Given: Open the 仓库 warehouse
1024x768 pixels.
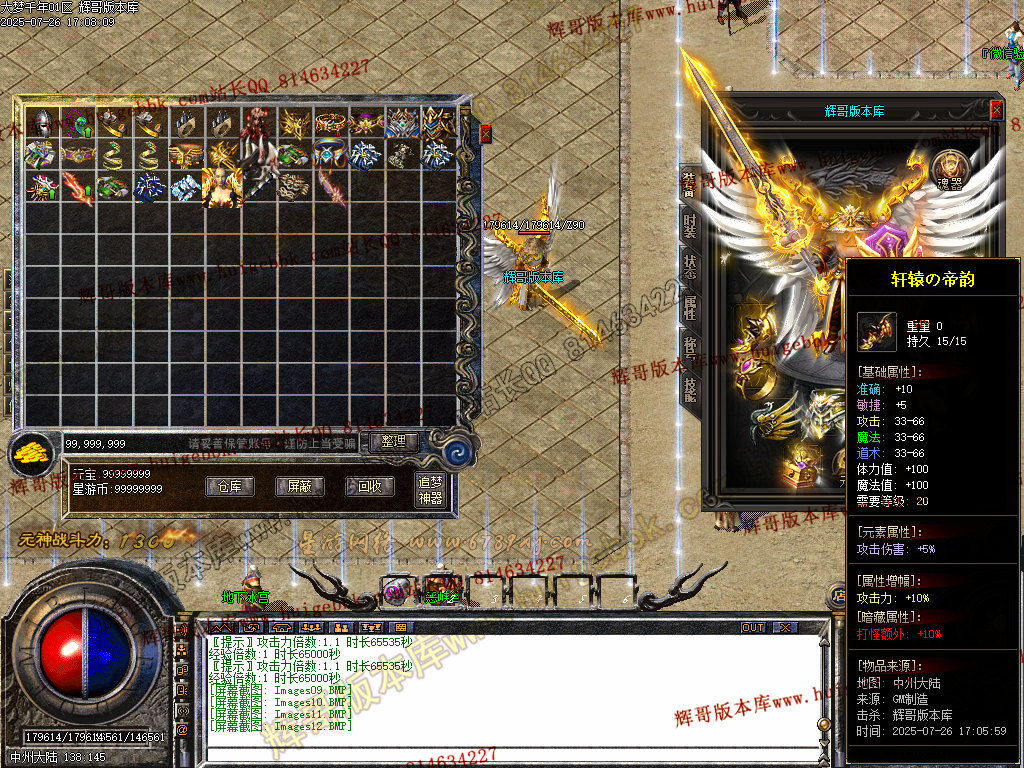Looking at the screenshot, I should tap(230, 486).
